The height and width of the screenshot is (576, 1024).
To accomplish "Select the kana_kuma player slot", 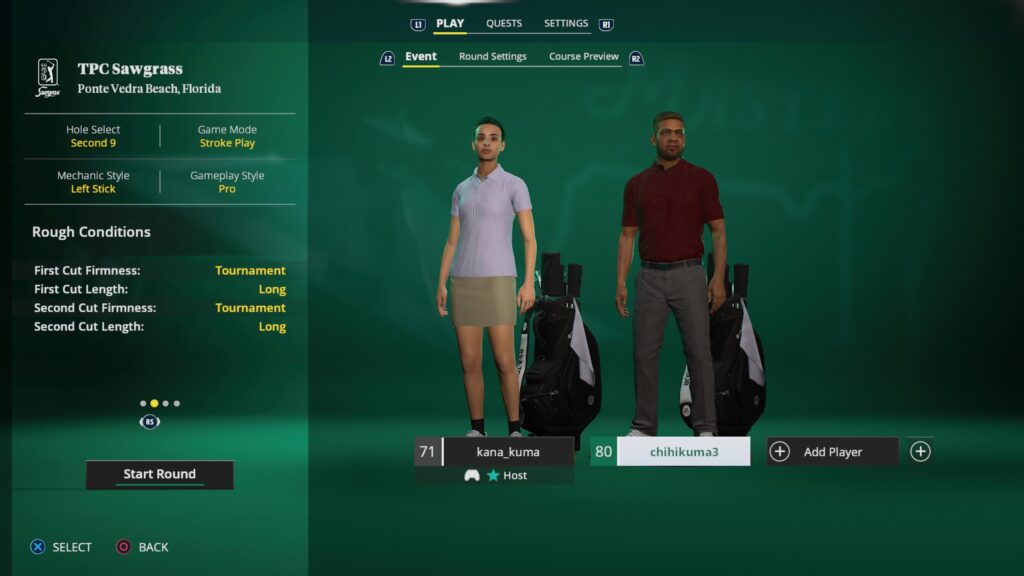I will (507, 452).
